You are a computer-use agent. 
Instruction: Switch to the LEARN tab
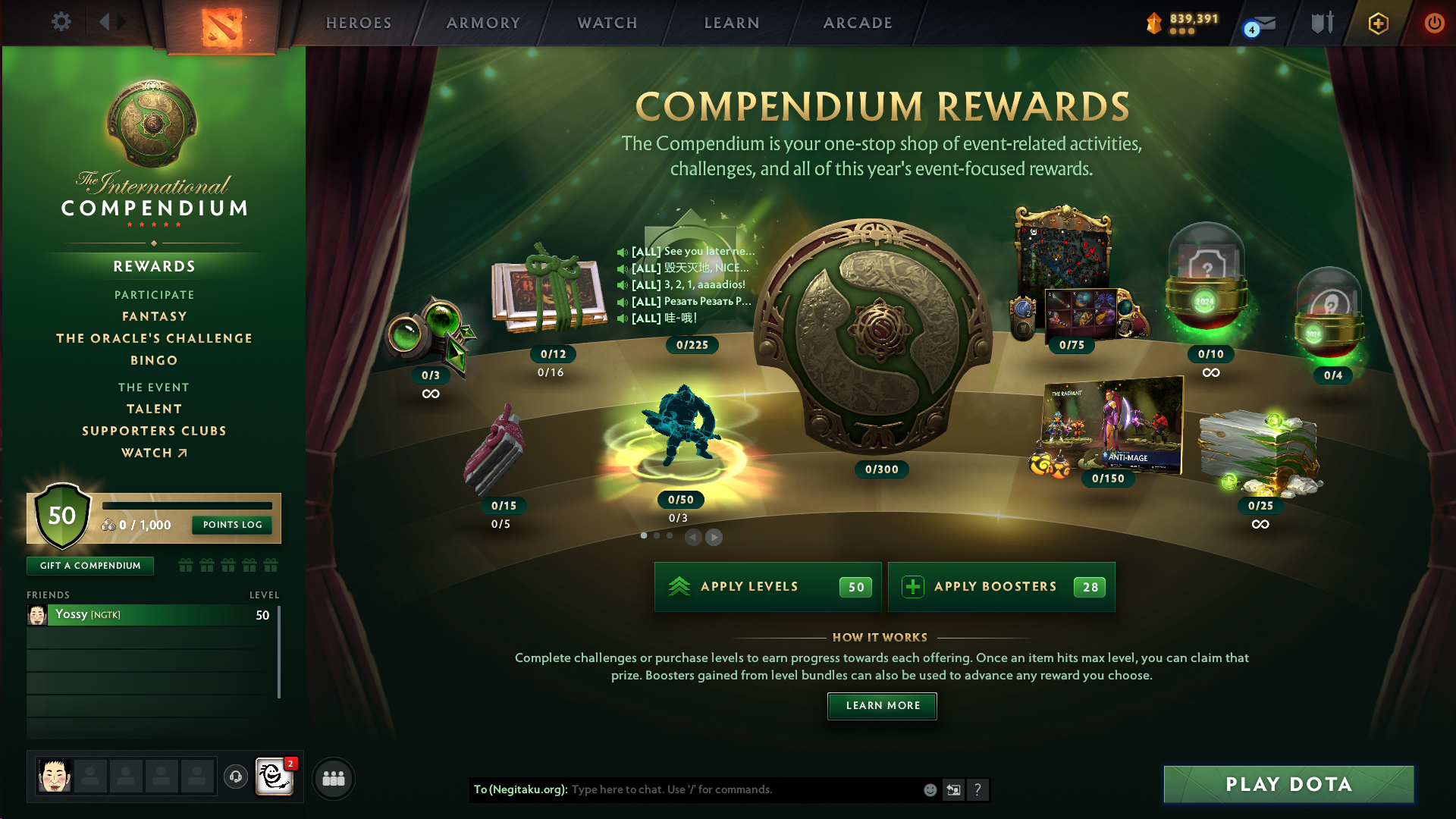[x=730, y=23]
